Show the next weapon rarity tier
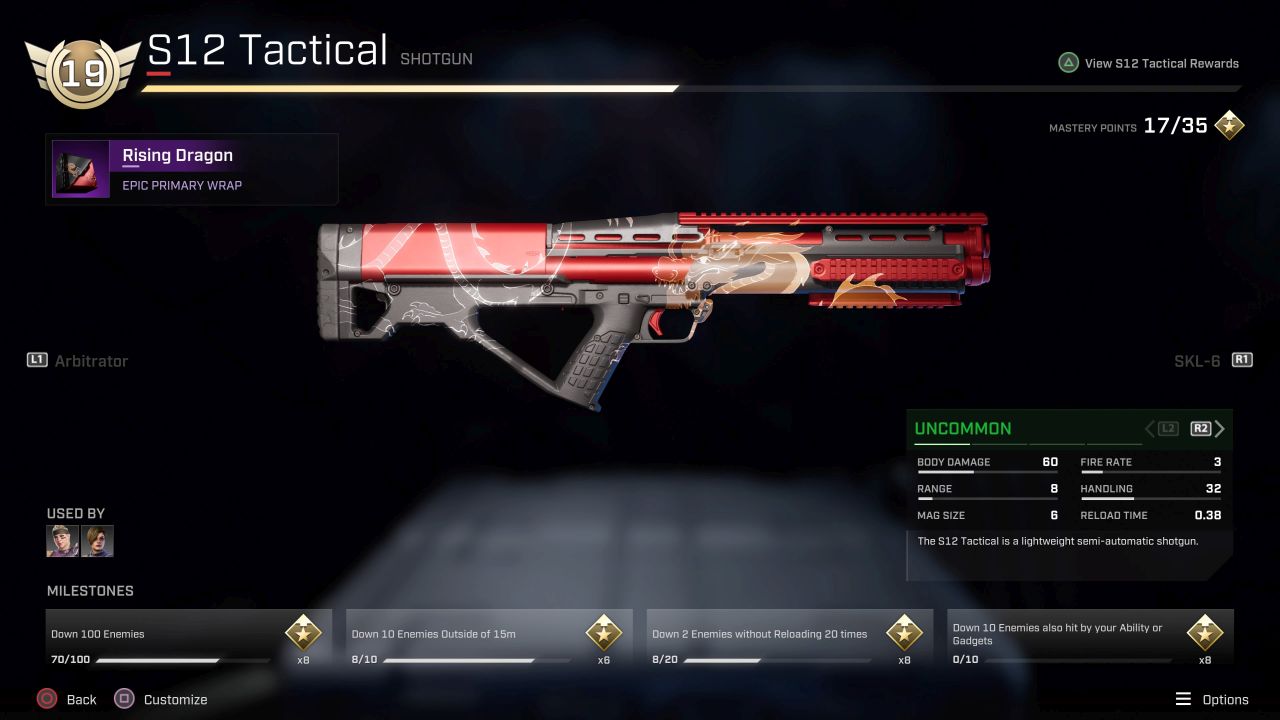Image resolution: width=1280 pixels, height=720 pixels. (x=1208, y=429)
